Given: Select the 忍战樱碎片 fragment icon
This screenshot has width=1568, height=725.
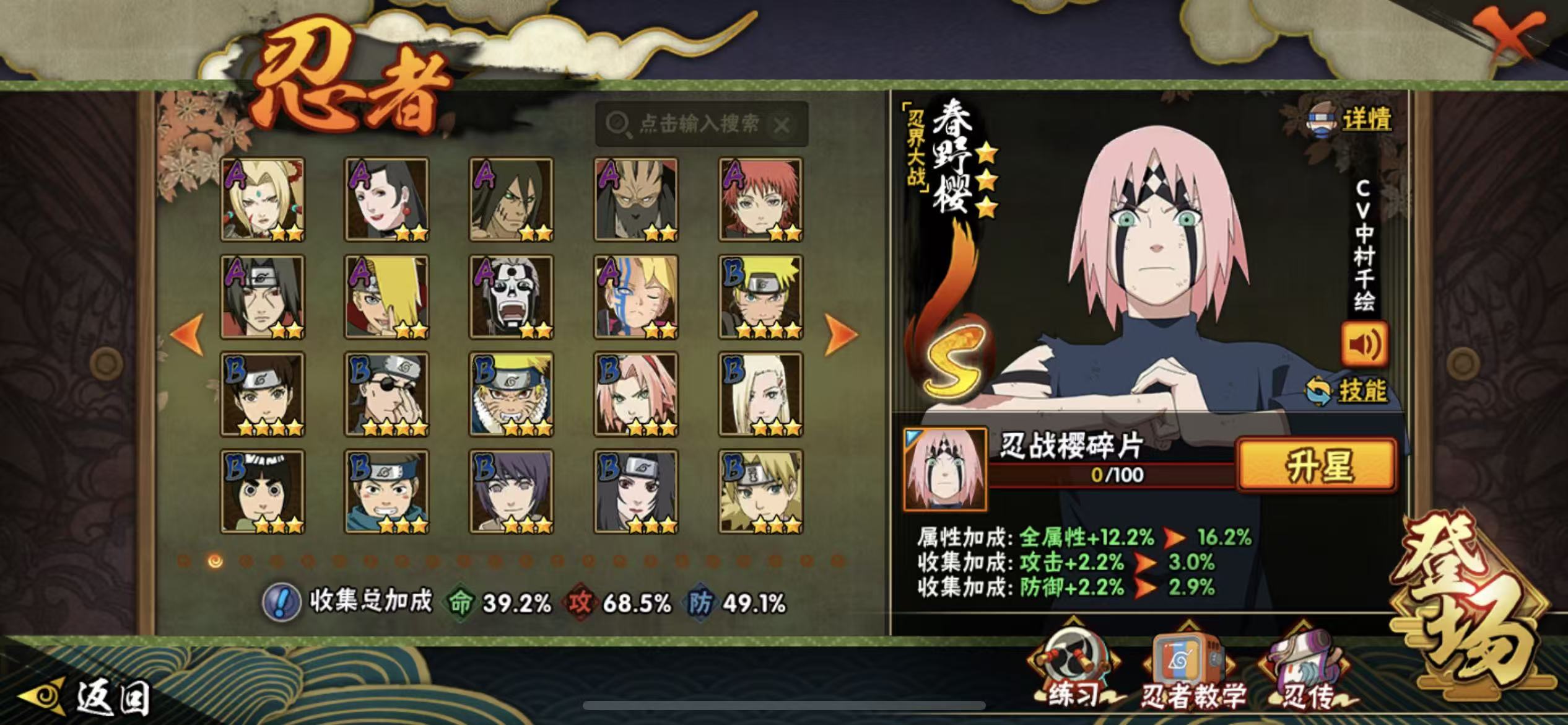Looking at the screenshot, I should (x=944, y=469).
